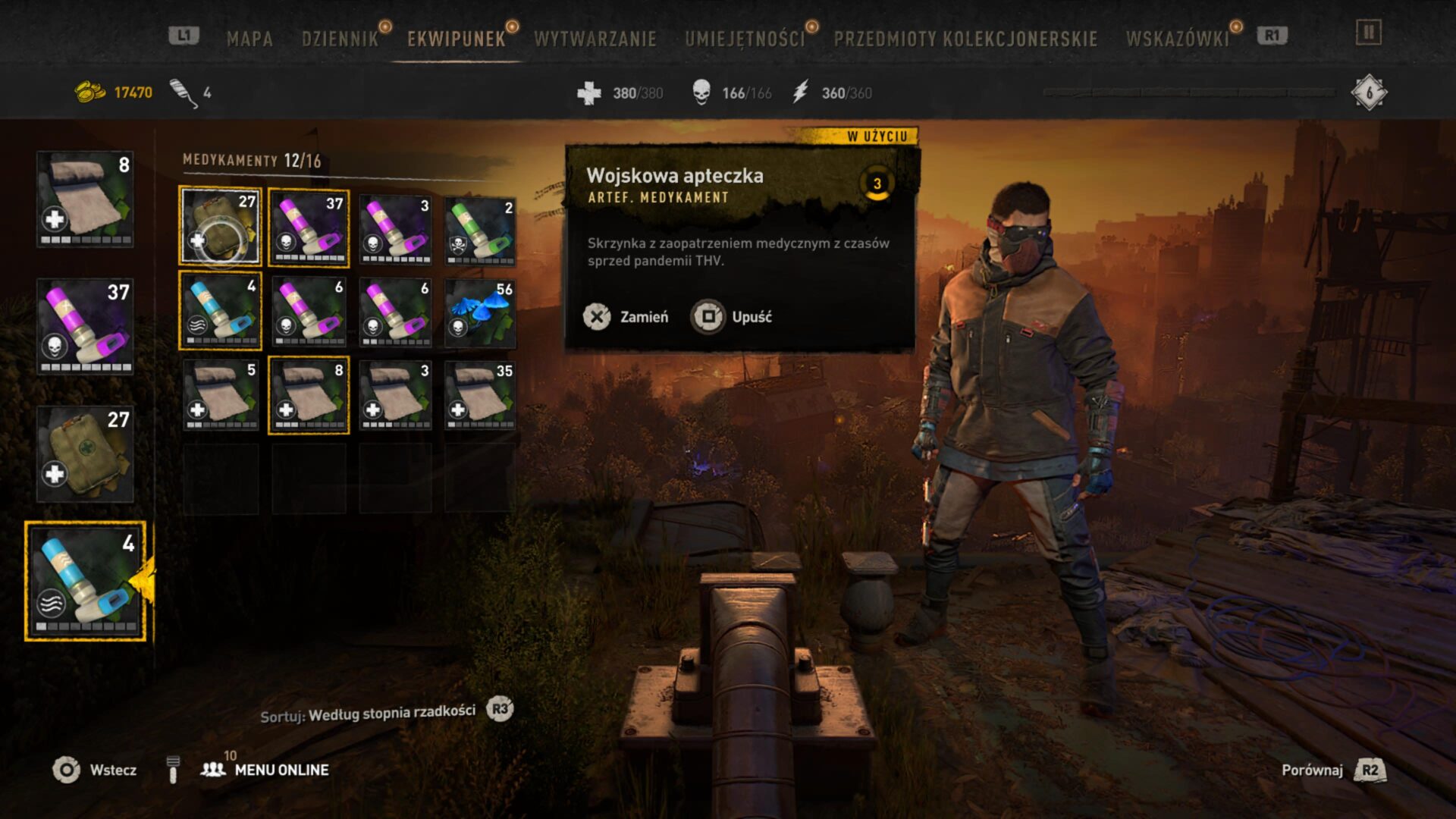Activate the Porównaj compare option
1456x819 pixels.
(x=1332, y=770)
